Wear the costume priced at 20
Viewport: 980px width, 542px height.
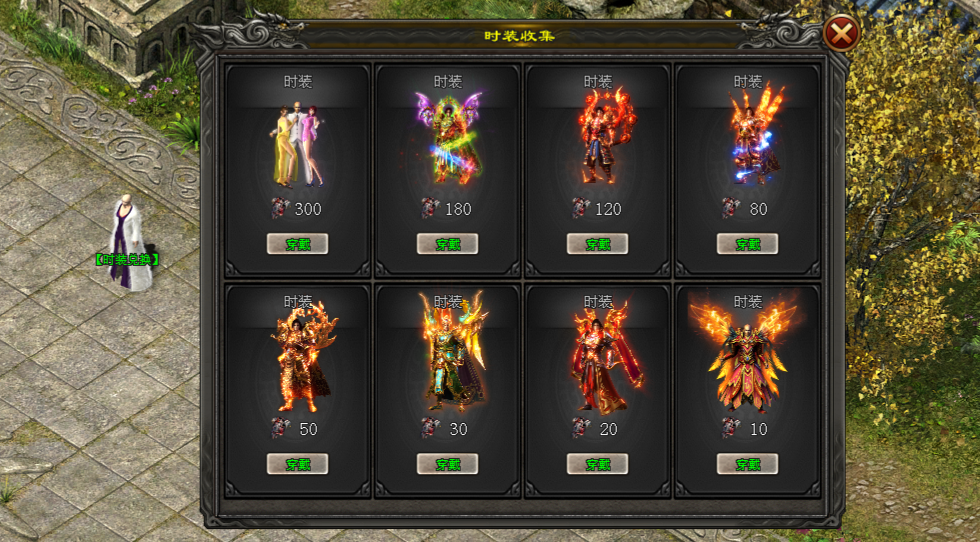597,464
